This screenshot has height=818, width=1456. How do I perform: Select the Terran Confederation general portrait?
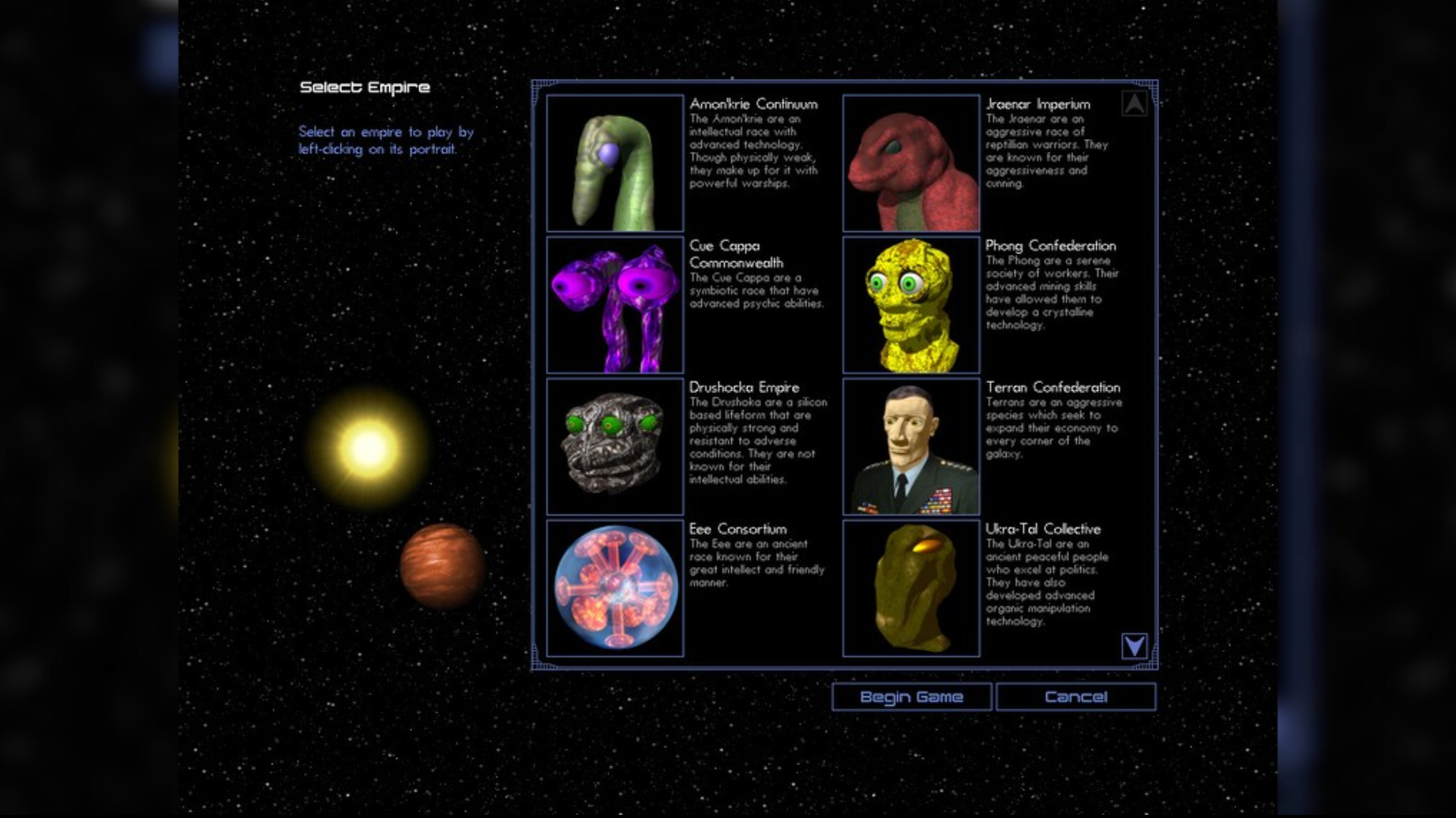pyautogui.click(x=911, y=446)
